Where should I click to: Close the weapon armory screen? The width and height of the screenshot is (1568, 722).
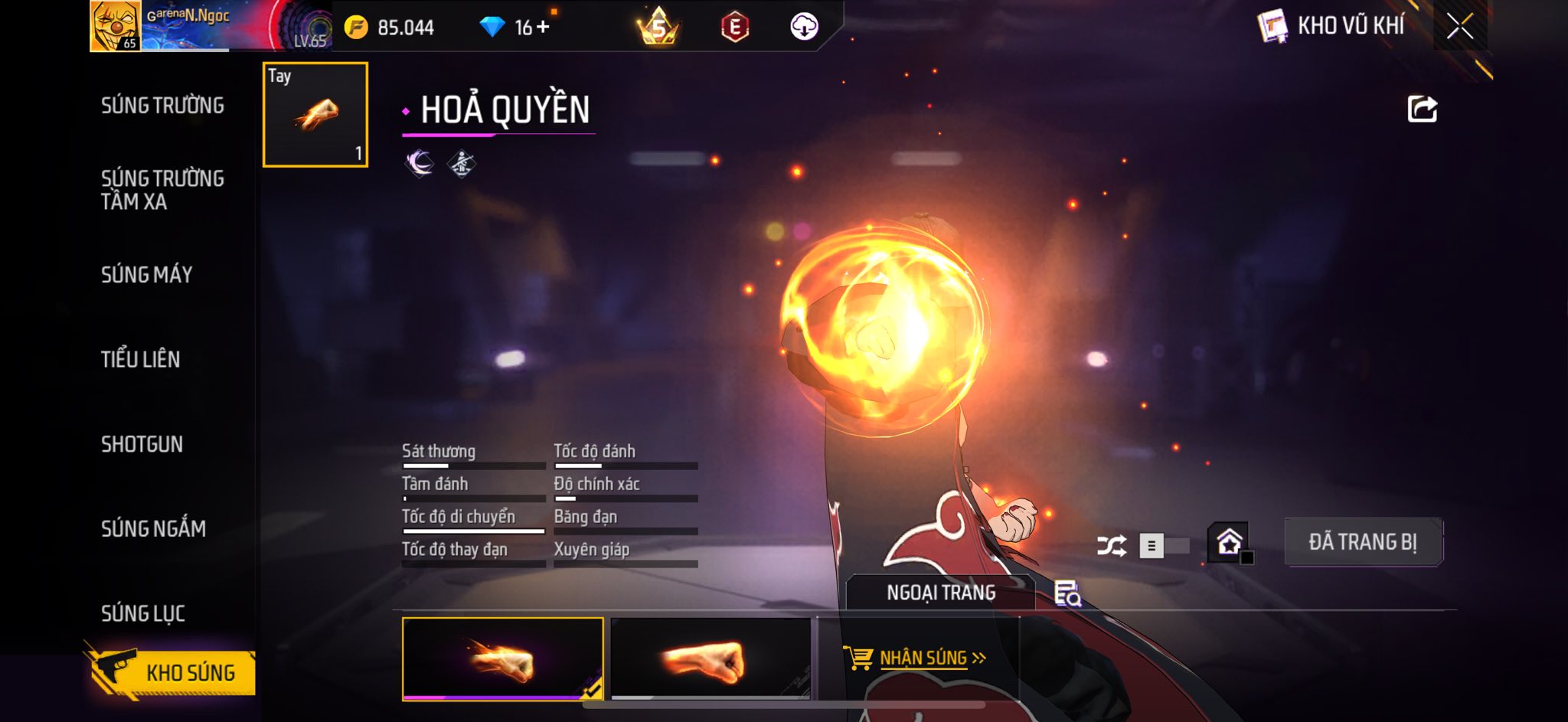pyautogui.click(x=1459, y=27)
